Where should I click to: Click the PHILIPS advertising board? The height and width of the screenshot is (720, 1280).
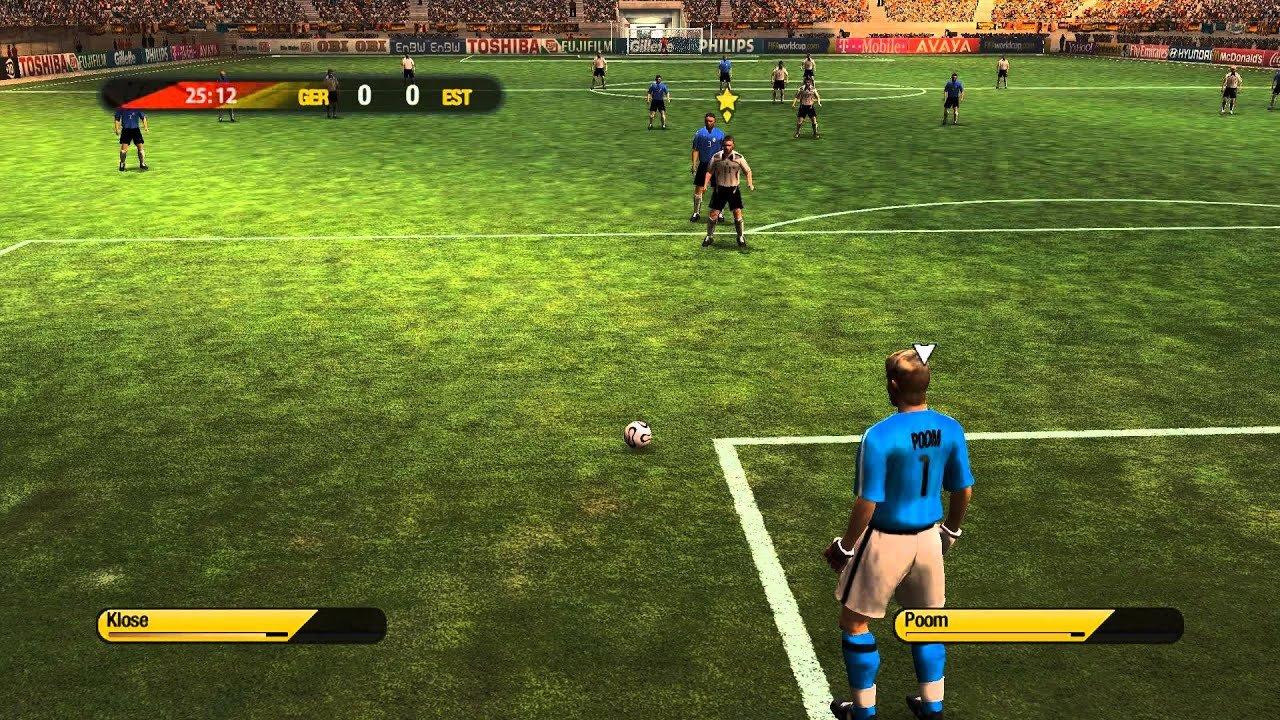[x=727, y=44]
